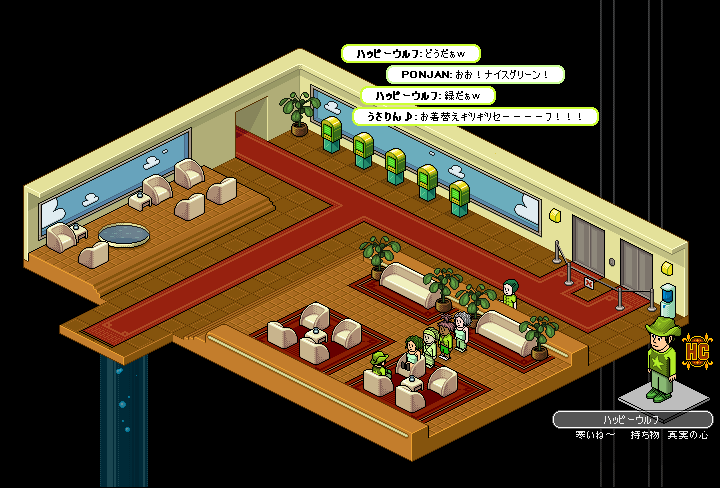Select the ハッピーウルフ name plate
The width and height of the screenshot is (720, 488).
[632, 420]
